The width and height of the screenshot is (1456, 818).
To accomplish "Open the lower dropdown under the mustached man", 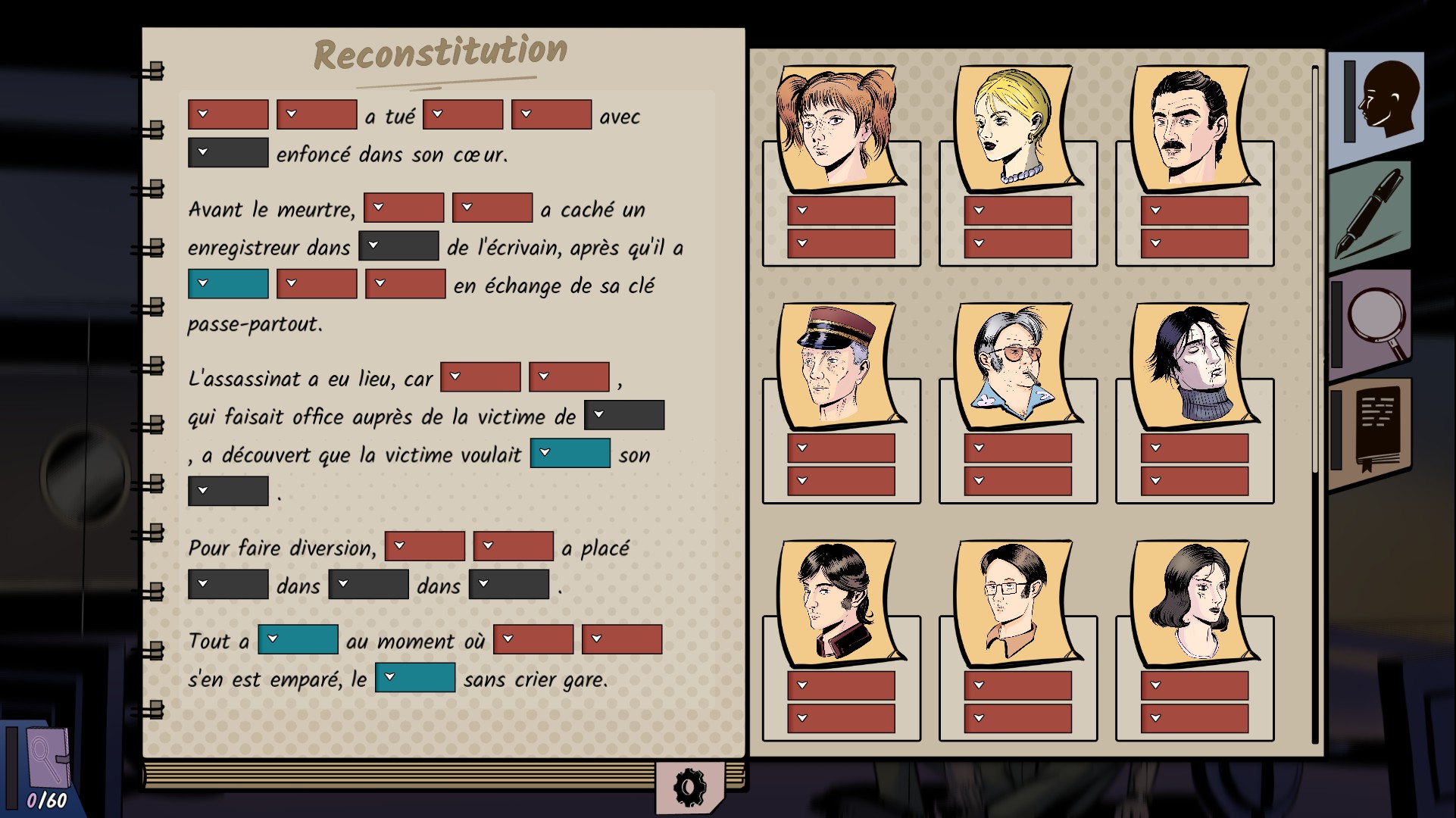I will pos(1195,244).
